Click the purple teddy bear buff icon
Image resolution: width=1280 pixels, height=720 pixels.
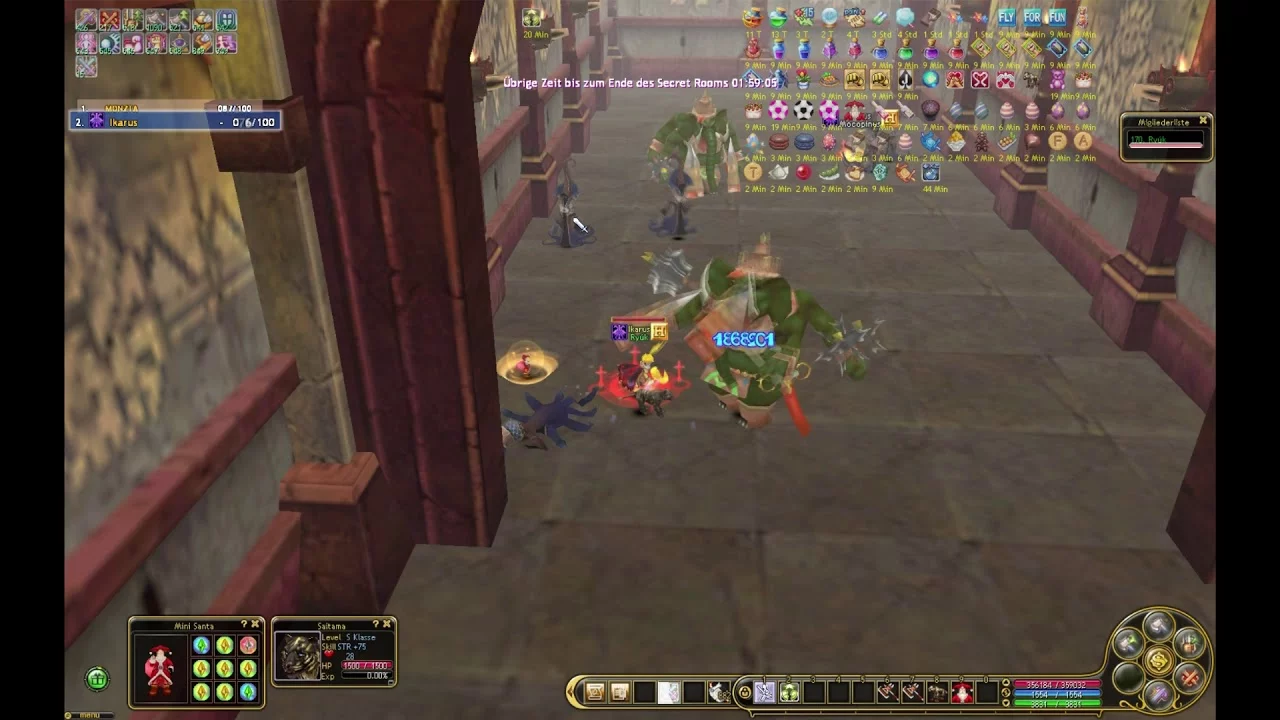[1057, 80]
